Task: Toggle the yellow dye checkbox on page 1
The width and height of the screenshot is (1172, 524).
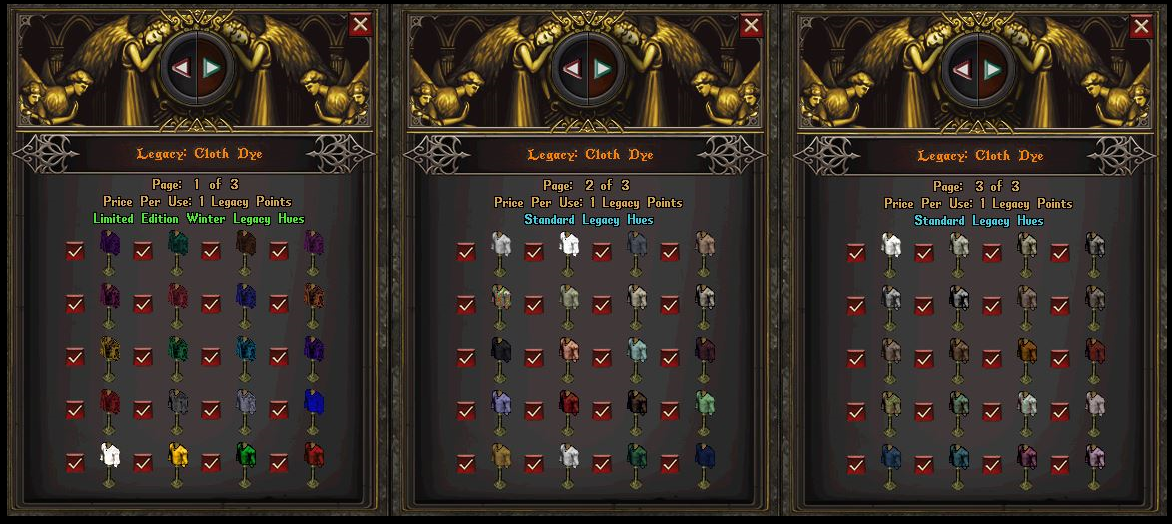Action: [x=143, y=462]
